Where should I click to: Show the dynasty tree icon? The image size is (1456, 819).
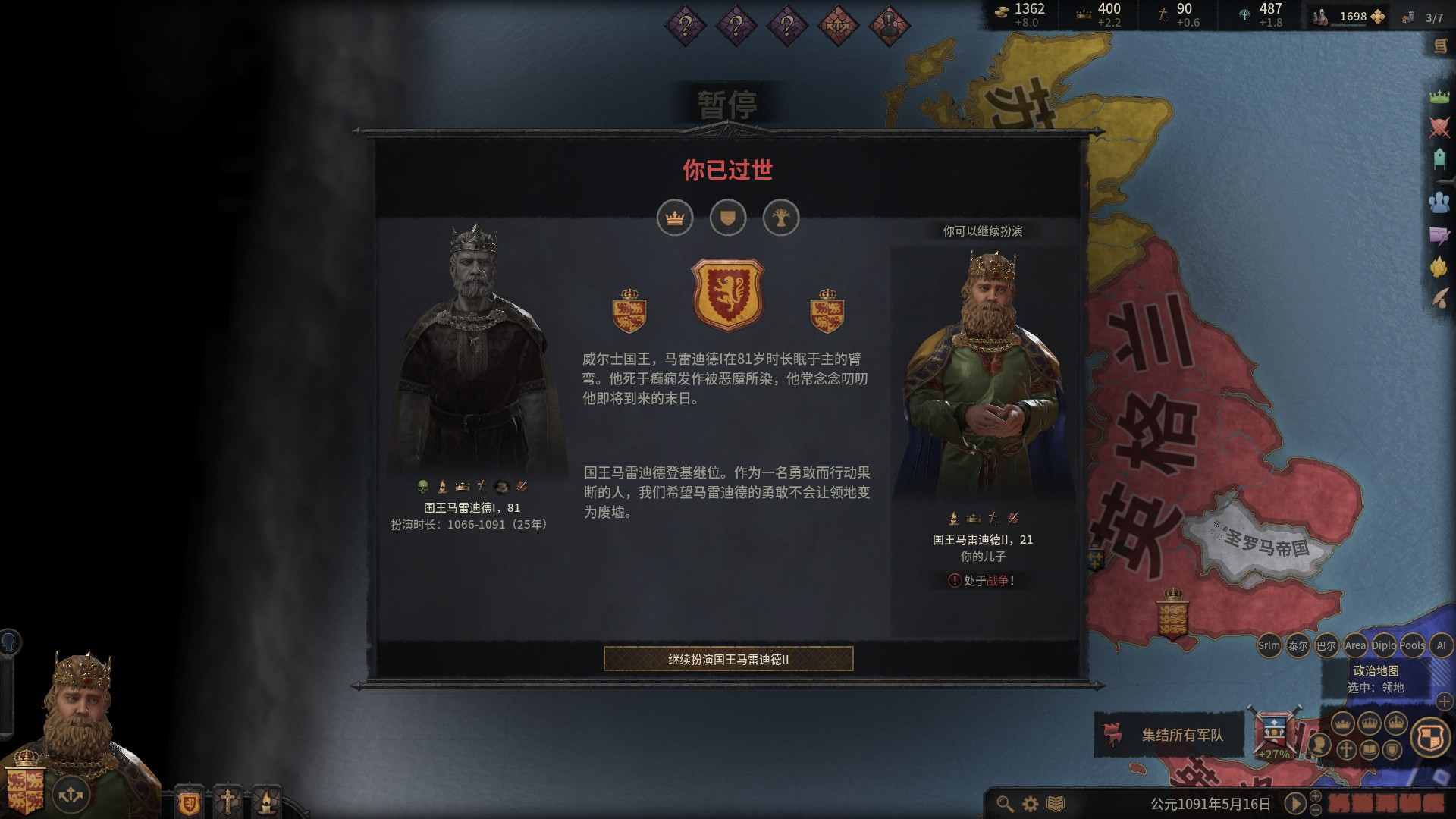781,218
